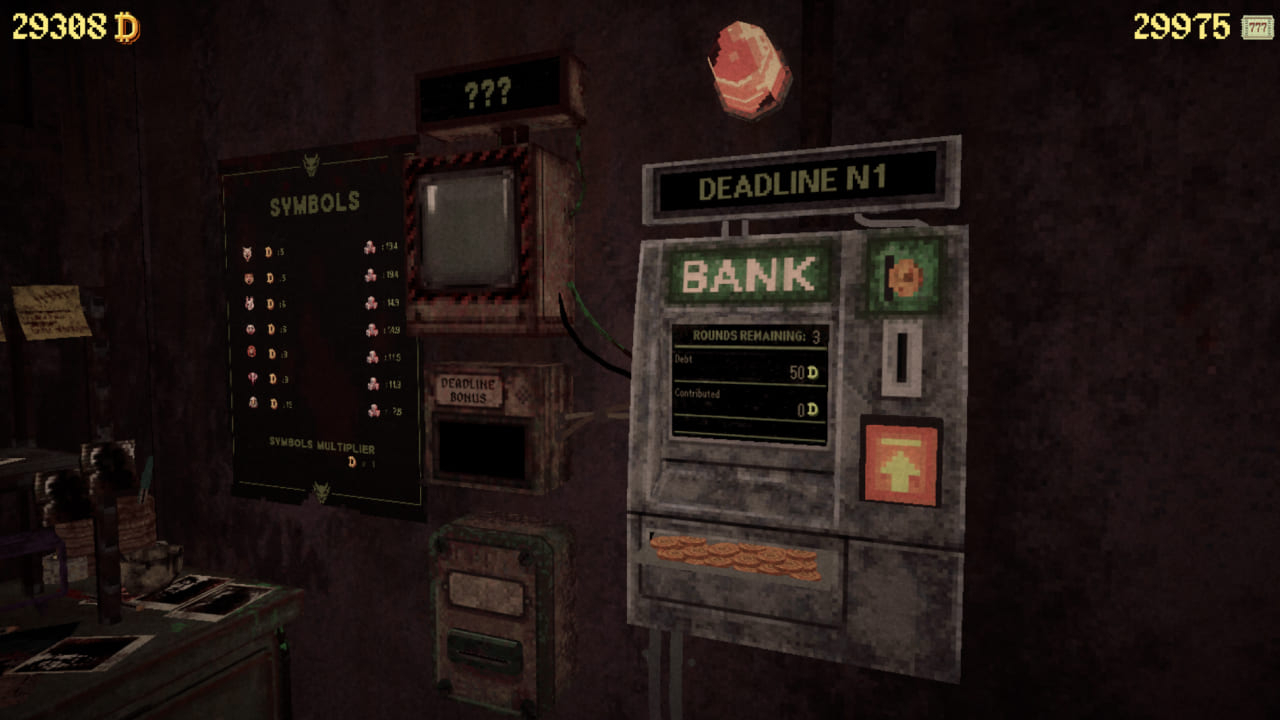
Task: Click the coin slot on the bank machine
Action: pos(905,357)
